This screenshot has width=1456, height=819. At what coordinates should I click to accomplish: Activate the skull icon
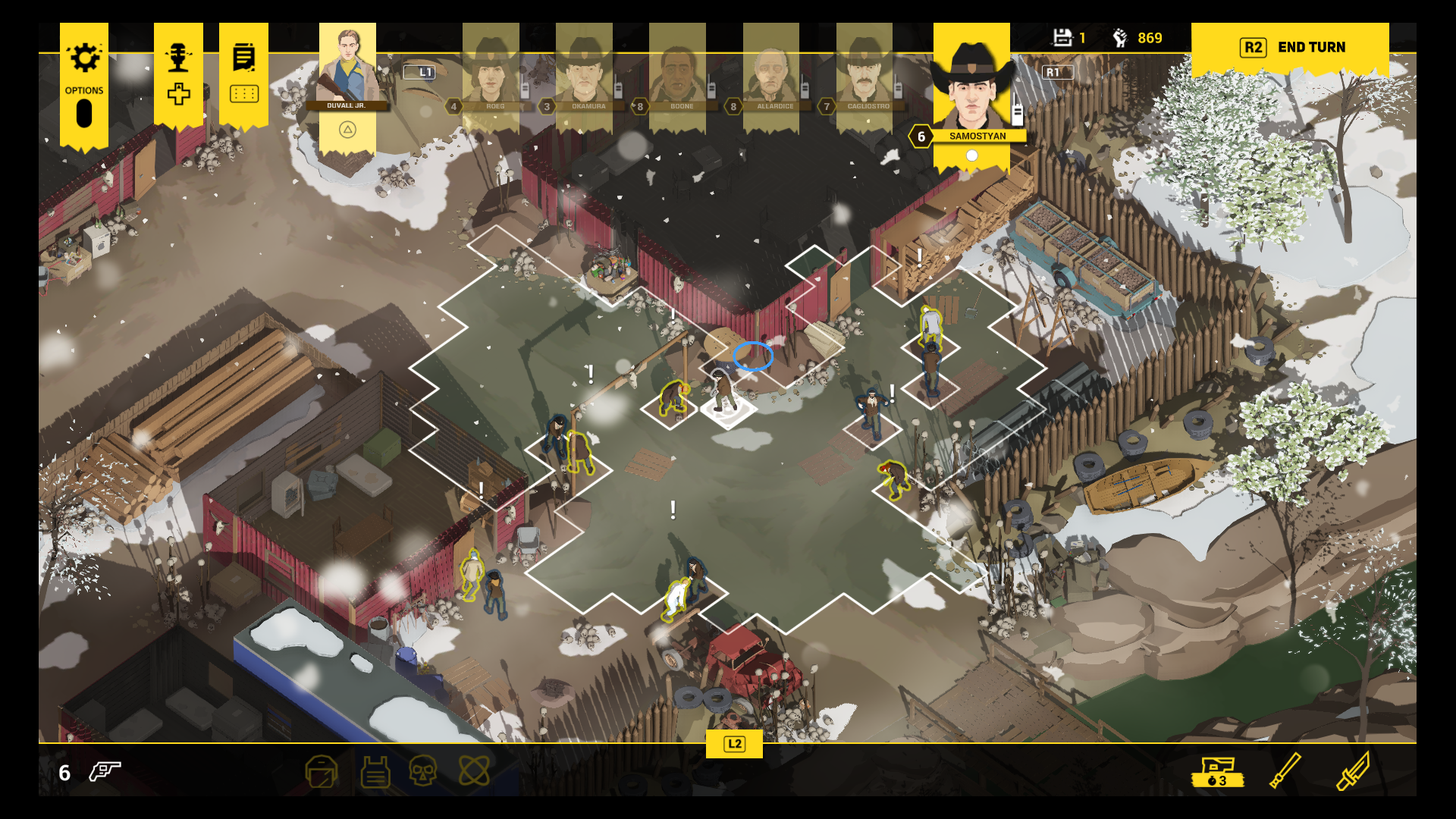(x=422, y=772)
